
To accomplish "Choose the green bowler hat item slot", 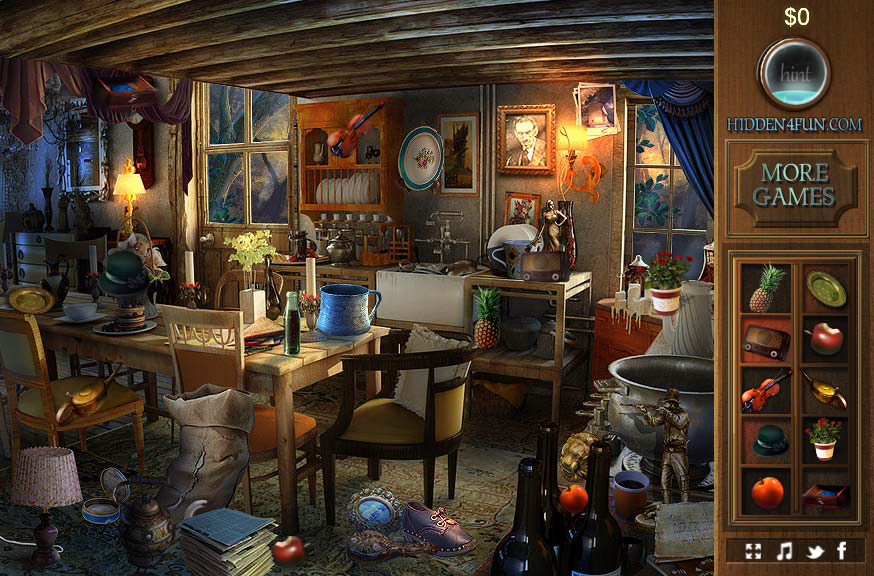I will pyautogui.click(x=766, y=440).
